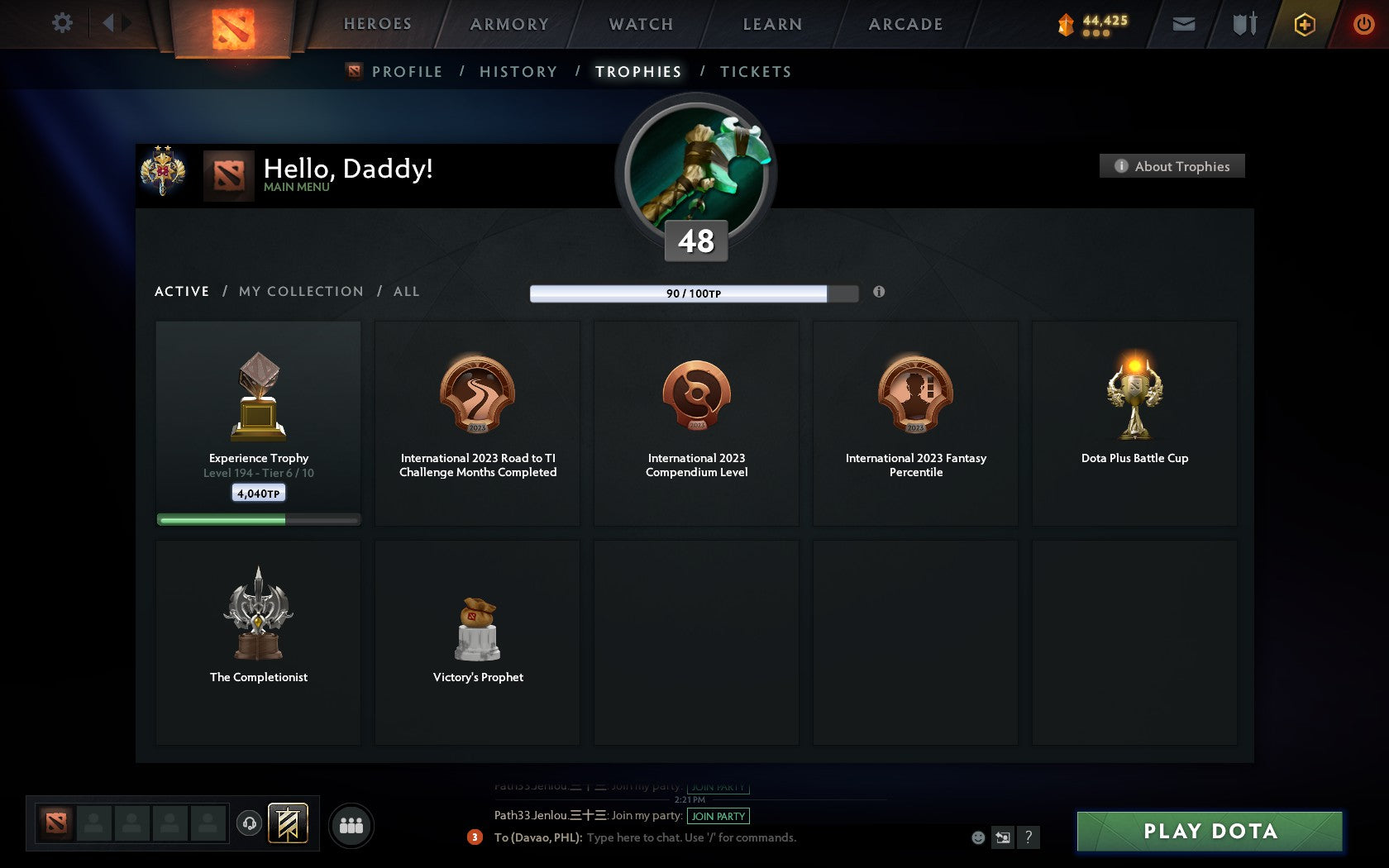Open the HISTORY tab of the profile
Screen dimensions: 1389x868
click(x=518, y=72)
